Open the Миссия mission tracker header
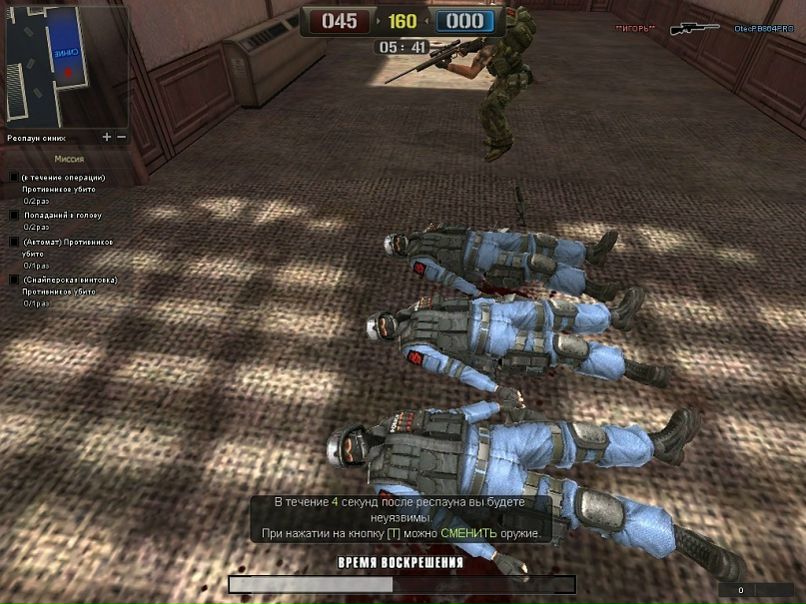This screenshot has width=806, height=604. 69,159
